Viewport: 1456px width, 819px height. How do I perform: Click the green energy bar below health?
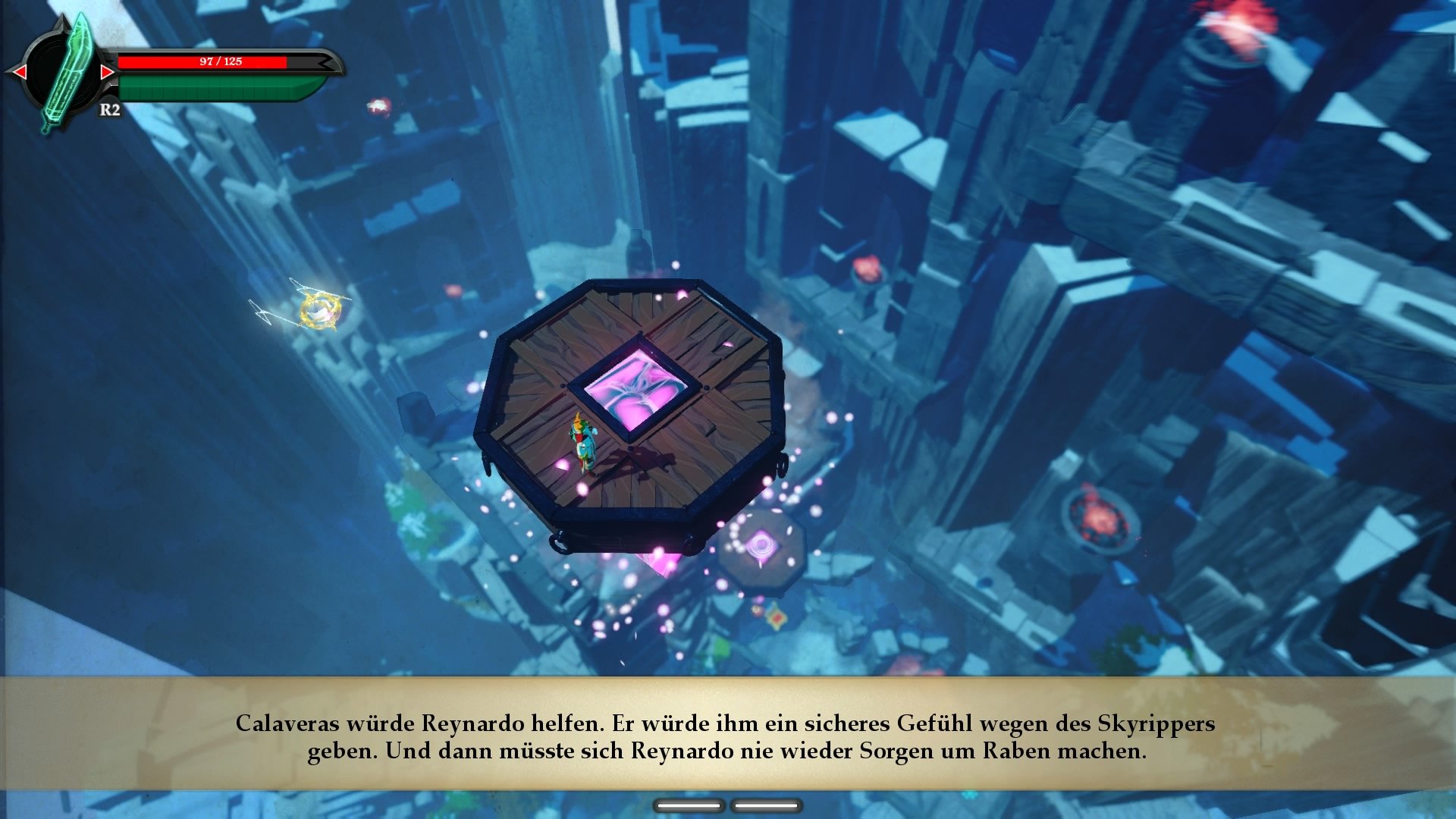[x=216, y=87]
